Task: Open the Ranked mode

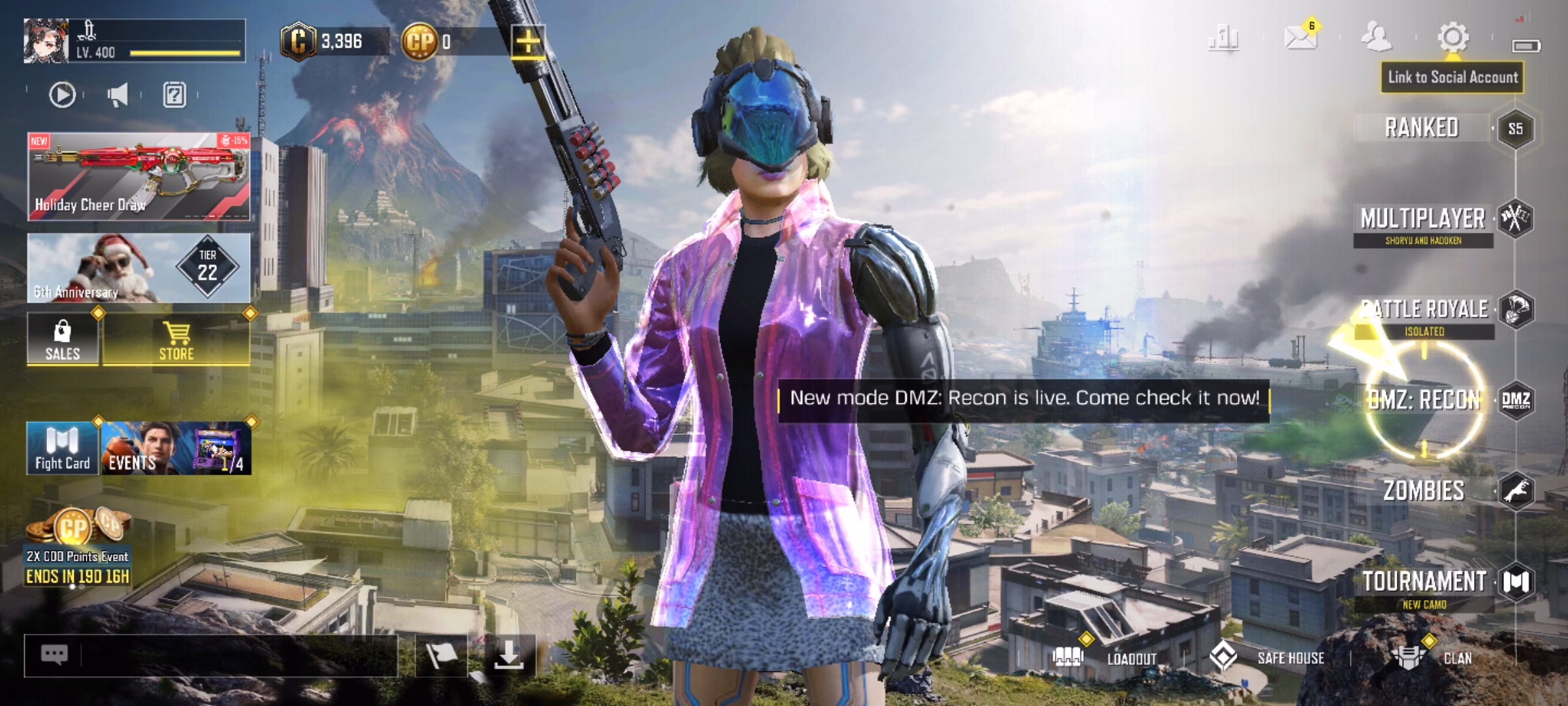Action: [x=1422, y=128]
